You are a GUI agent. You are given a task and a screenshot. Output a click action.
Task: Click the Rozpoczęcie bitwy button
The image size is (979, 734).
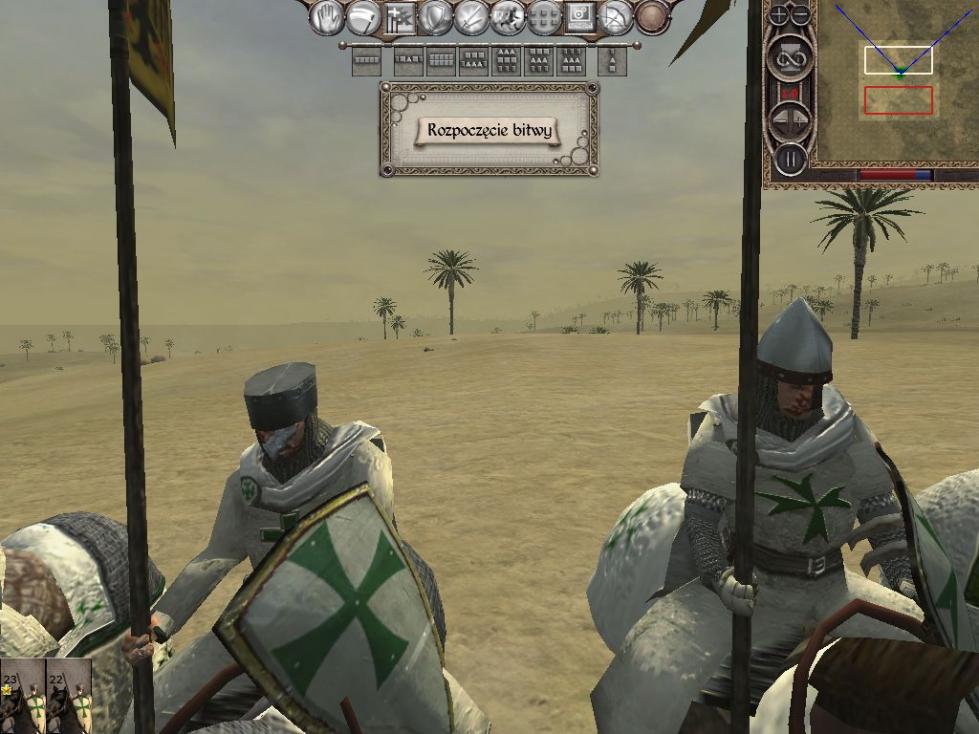click(x=489, y=130)
